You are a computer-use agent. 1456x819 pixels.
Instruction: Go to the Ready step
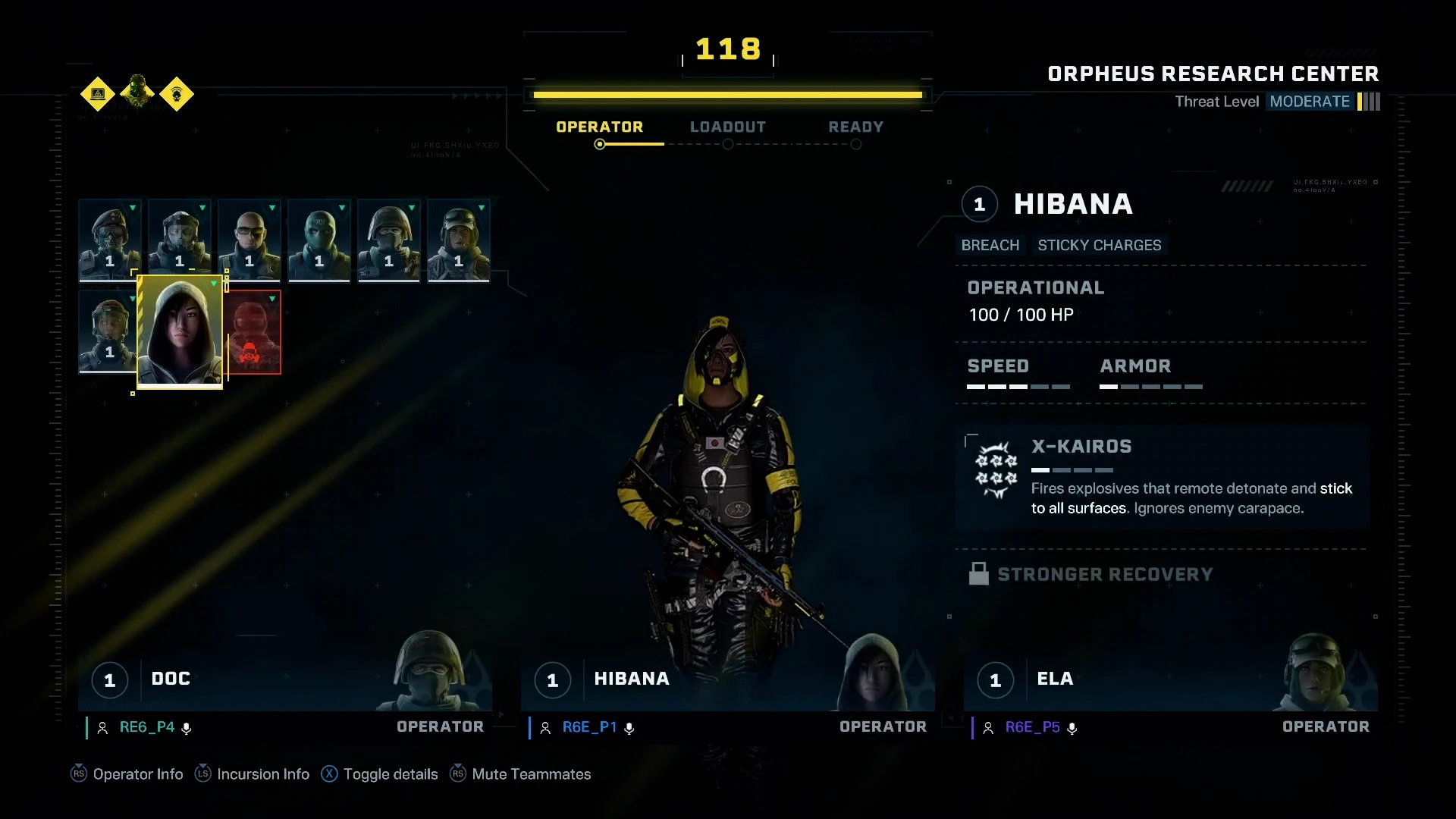[855, 127]
